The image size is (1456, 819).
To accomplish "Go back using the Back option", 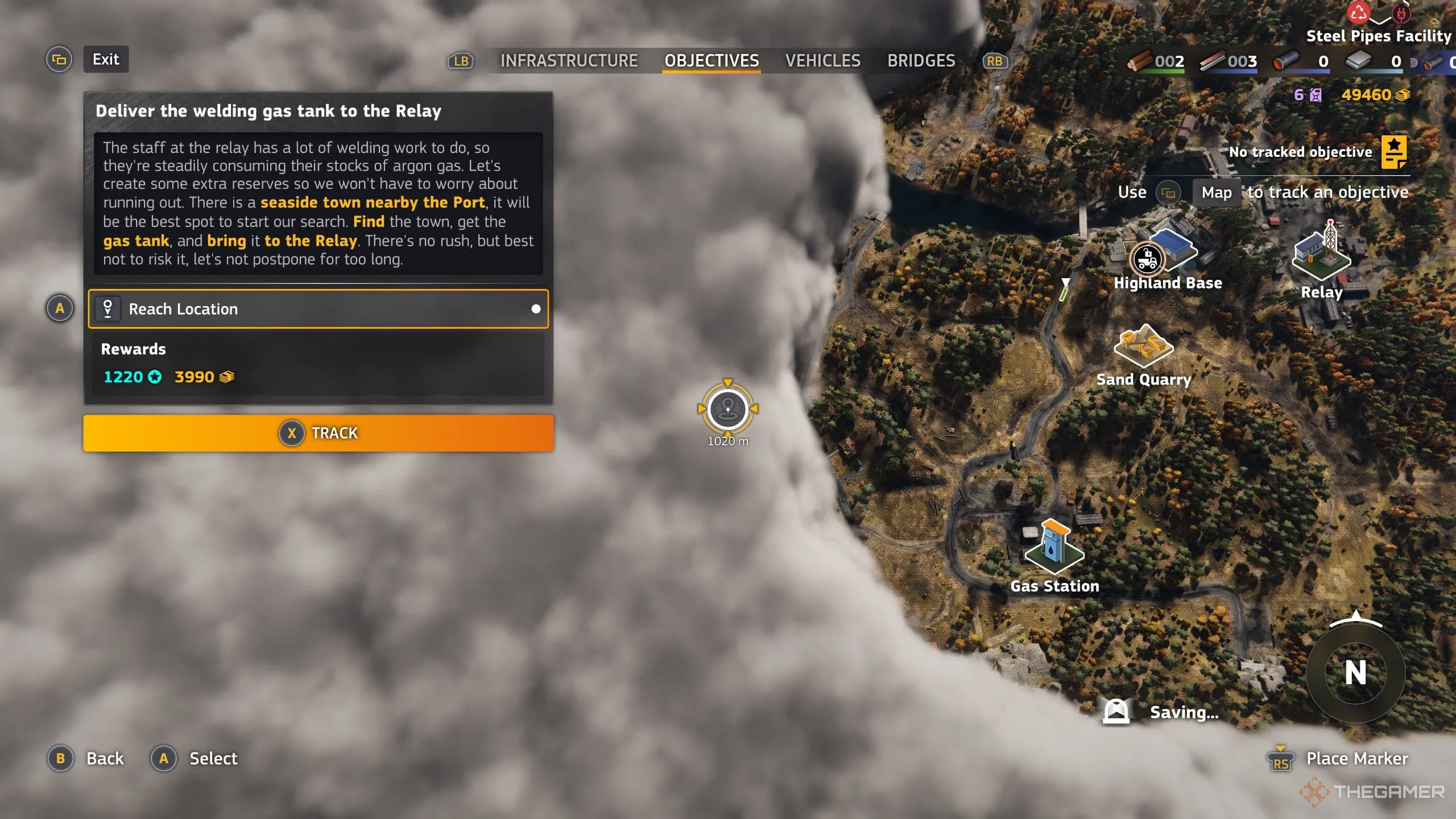I will pos(105,758).
